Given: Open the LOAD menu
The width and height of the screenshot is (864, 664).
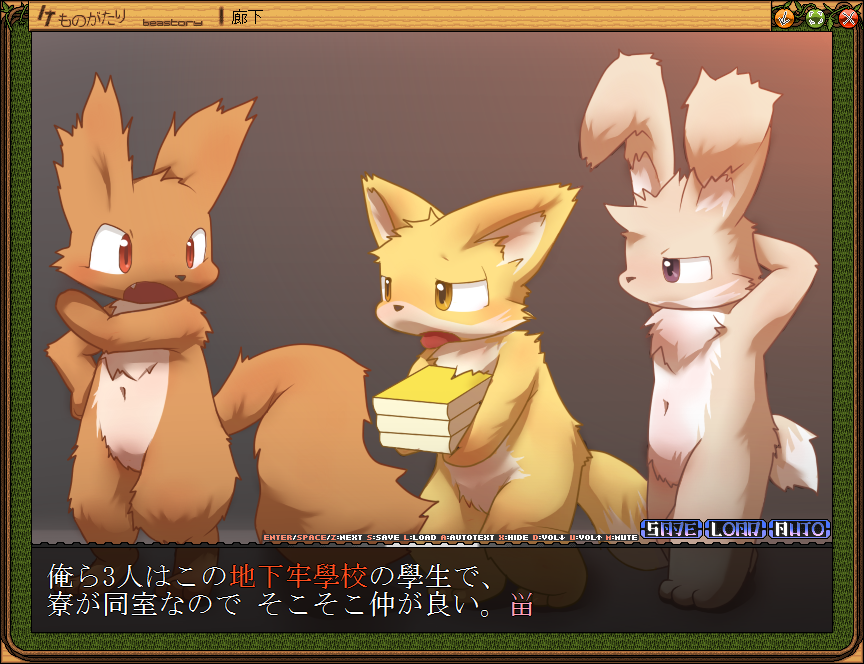Looking at the screenshot, I should click(x=735, y=529).
